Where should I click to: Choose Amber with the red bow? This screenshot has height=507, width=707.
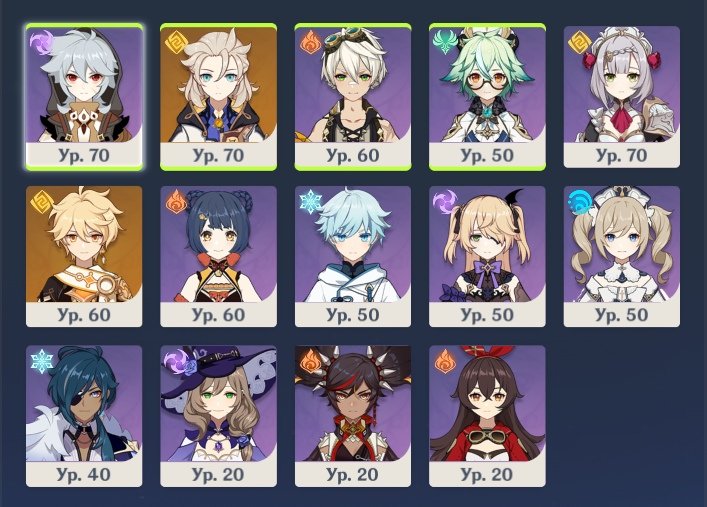487,415
